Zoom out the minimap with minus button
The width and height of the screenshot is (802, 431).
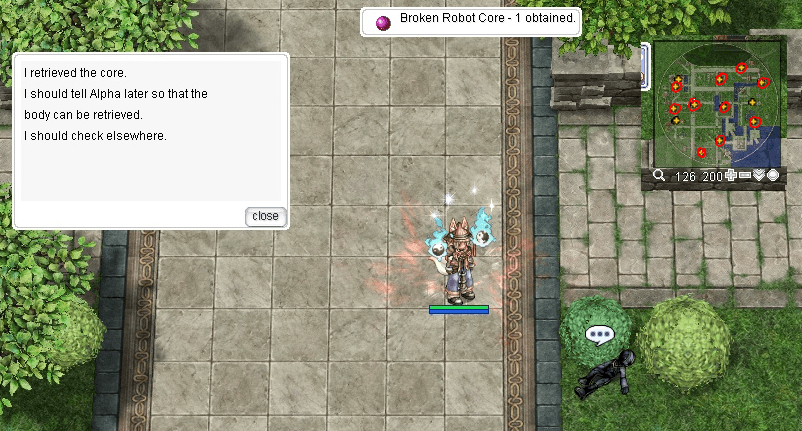pyautogui.click(x=745, y=176)
